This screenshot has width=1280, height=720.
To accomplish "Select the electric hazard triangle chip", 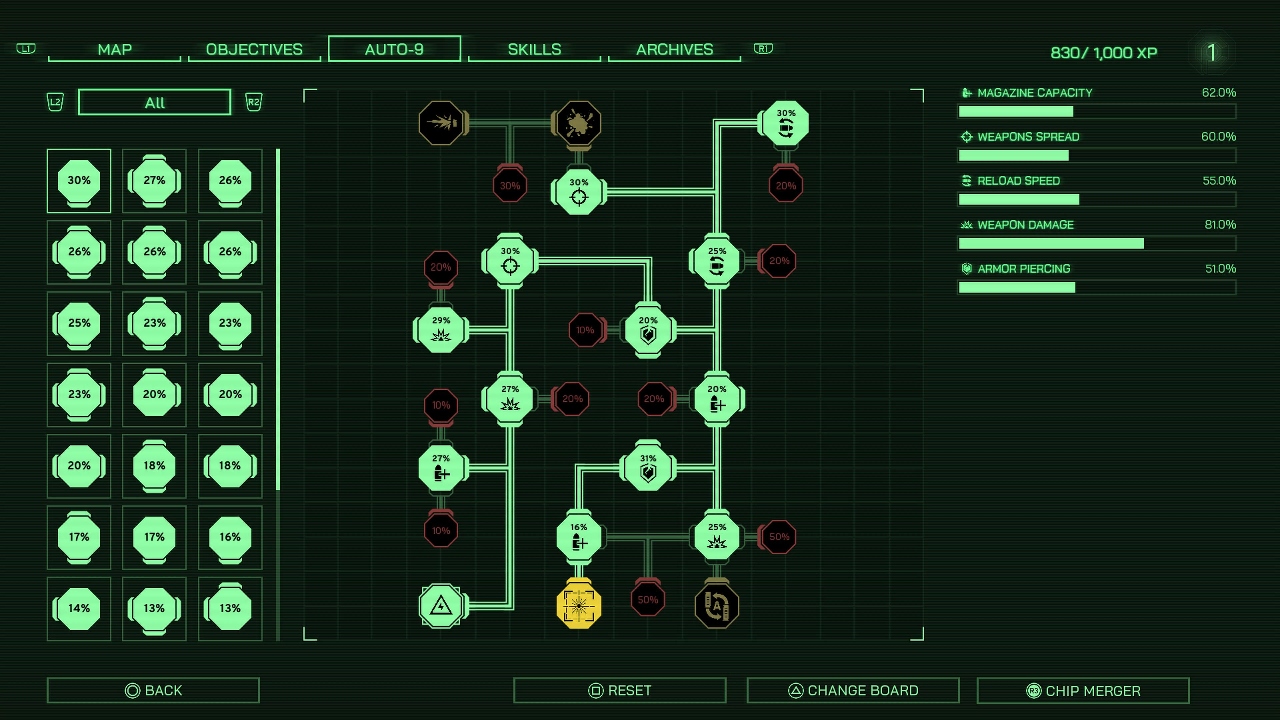I will (441, 605).
